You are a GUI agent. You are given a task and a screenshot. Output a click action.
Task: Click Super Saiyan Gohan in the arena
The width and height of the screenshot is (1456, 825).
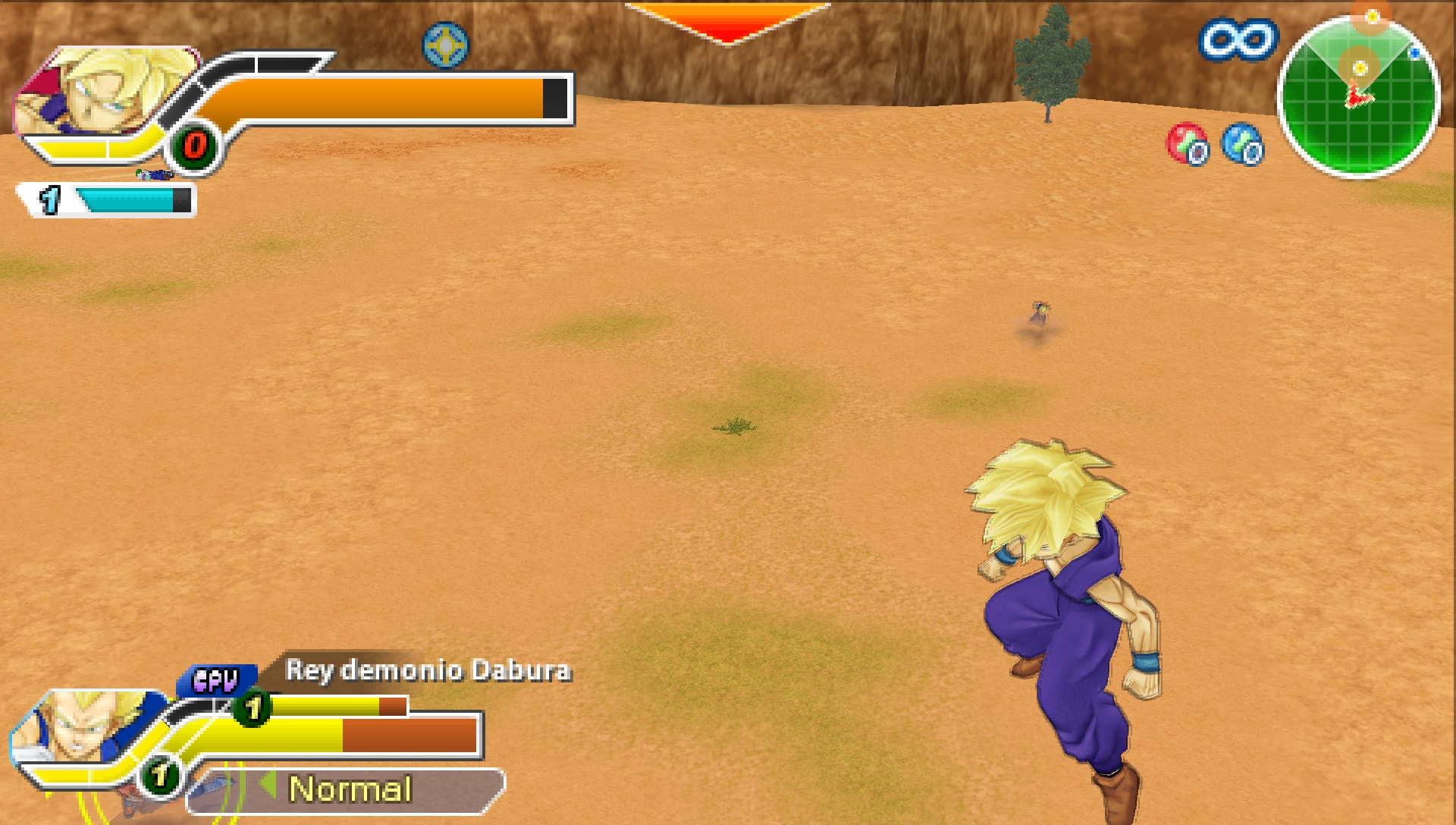point(1062,629)
